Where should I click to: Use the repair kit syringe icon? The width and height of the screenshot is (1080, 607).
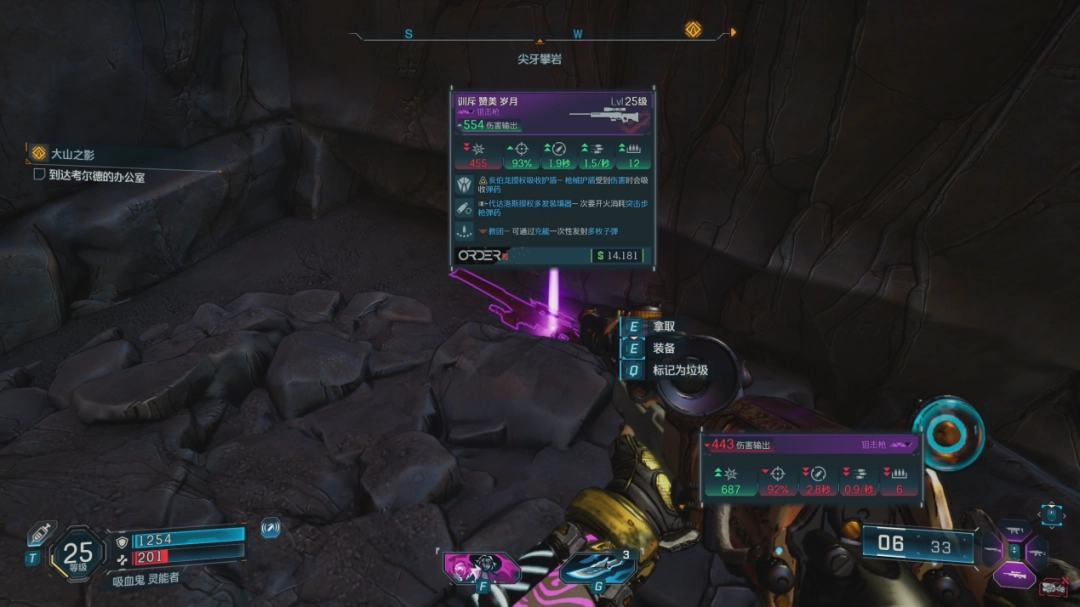point(41,533)
